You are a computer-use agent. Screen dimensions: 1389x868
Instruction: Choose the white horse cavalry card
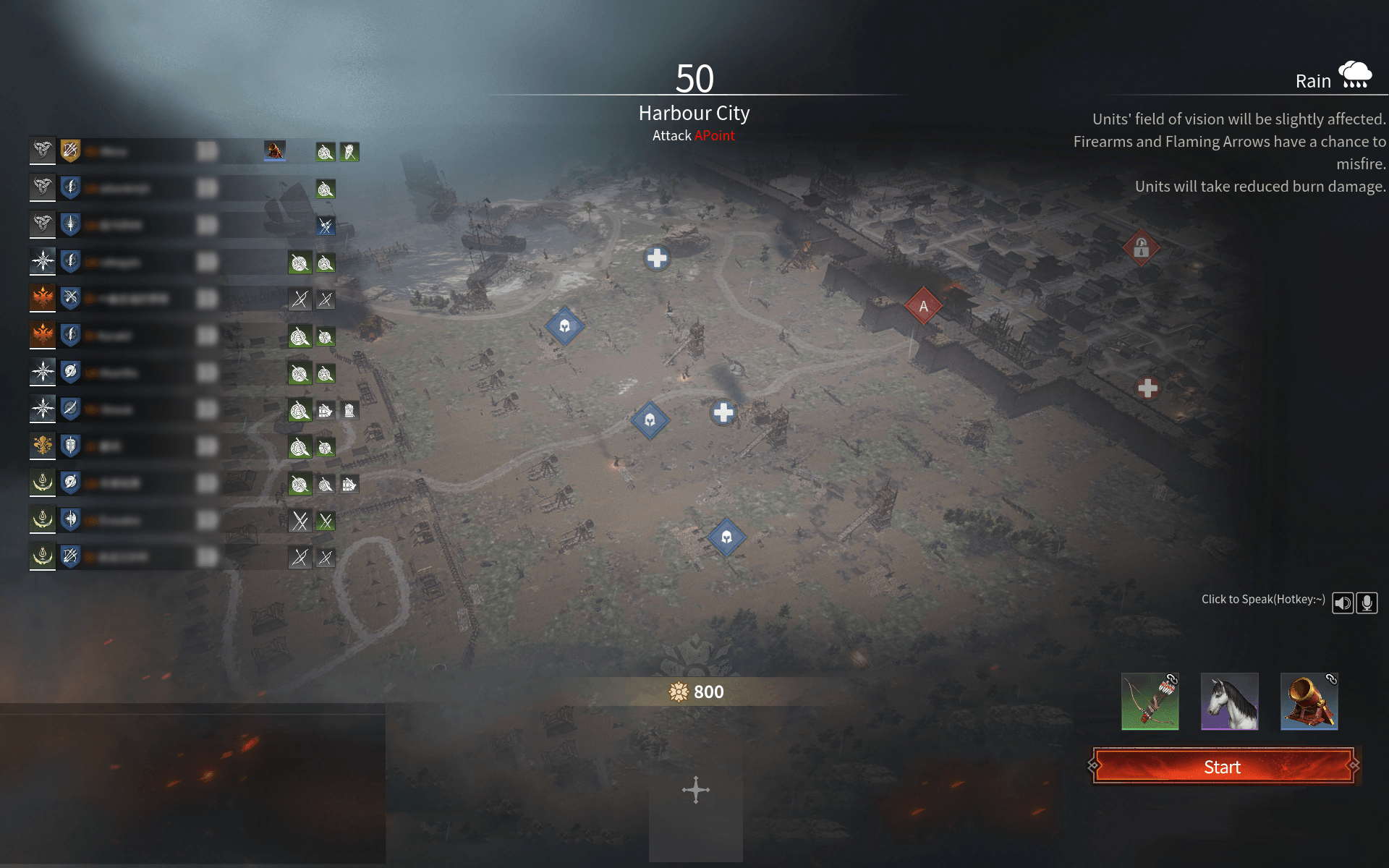tap(1230, 702)
